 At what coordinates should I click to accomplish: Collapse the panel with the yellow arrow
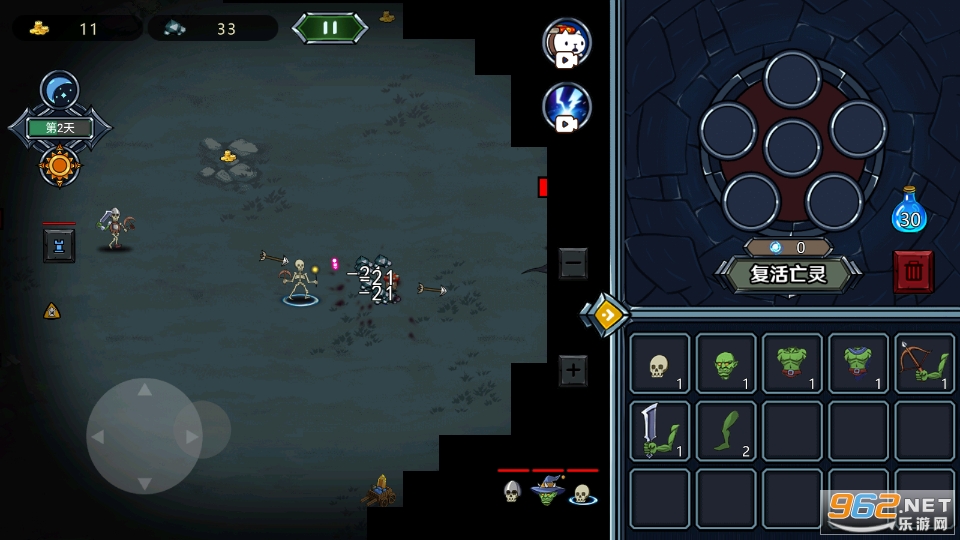coord(605,315)
